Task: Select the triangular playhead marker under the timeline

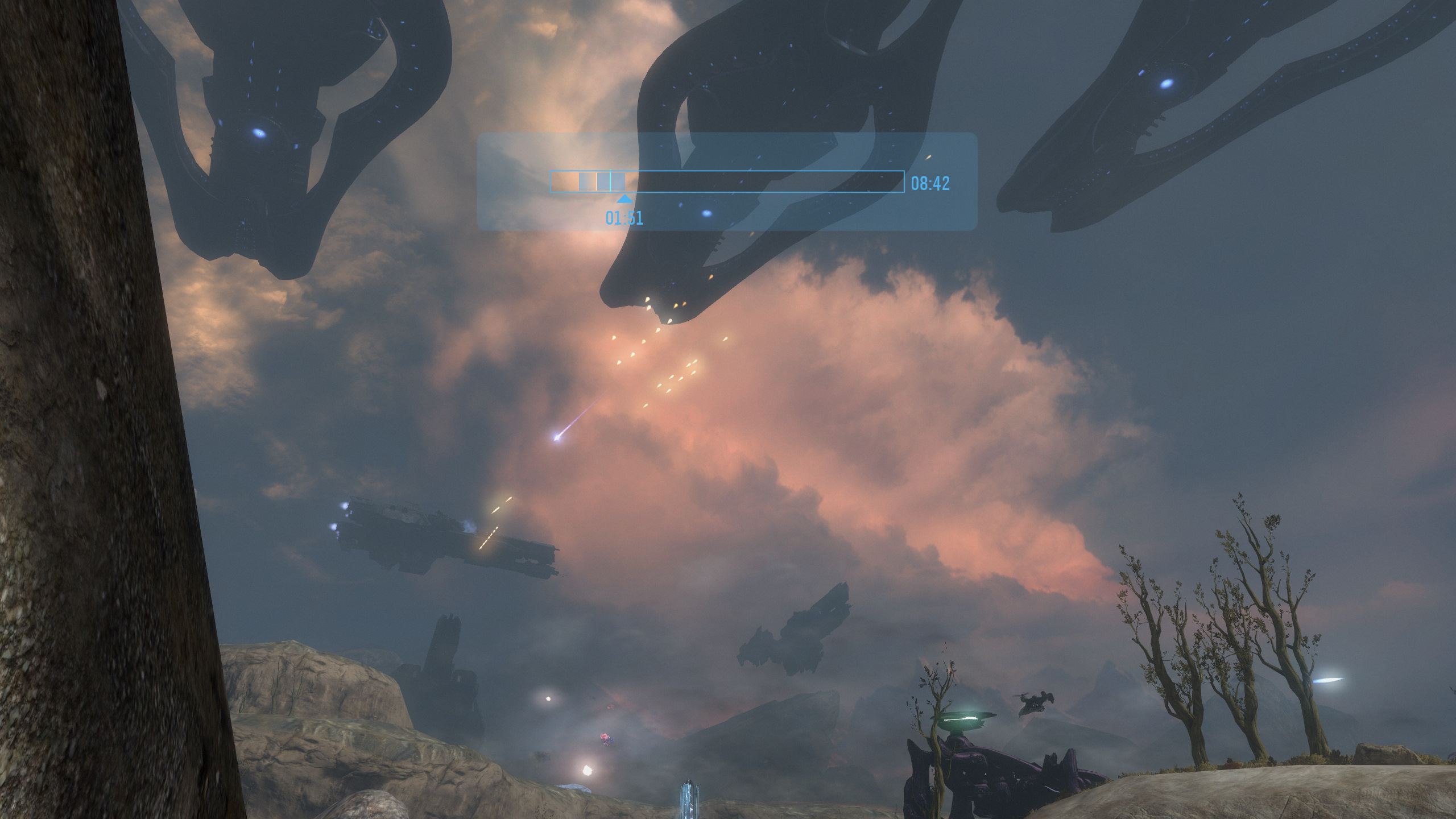Action: [x=624, y=199]
